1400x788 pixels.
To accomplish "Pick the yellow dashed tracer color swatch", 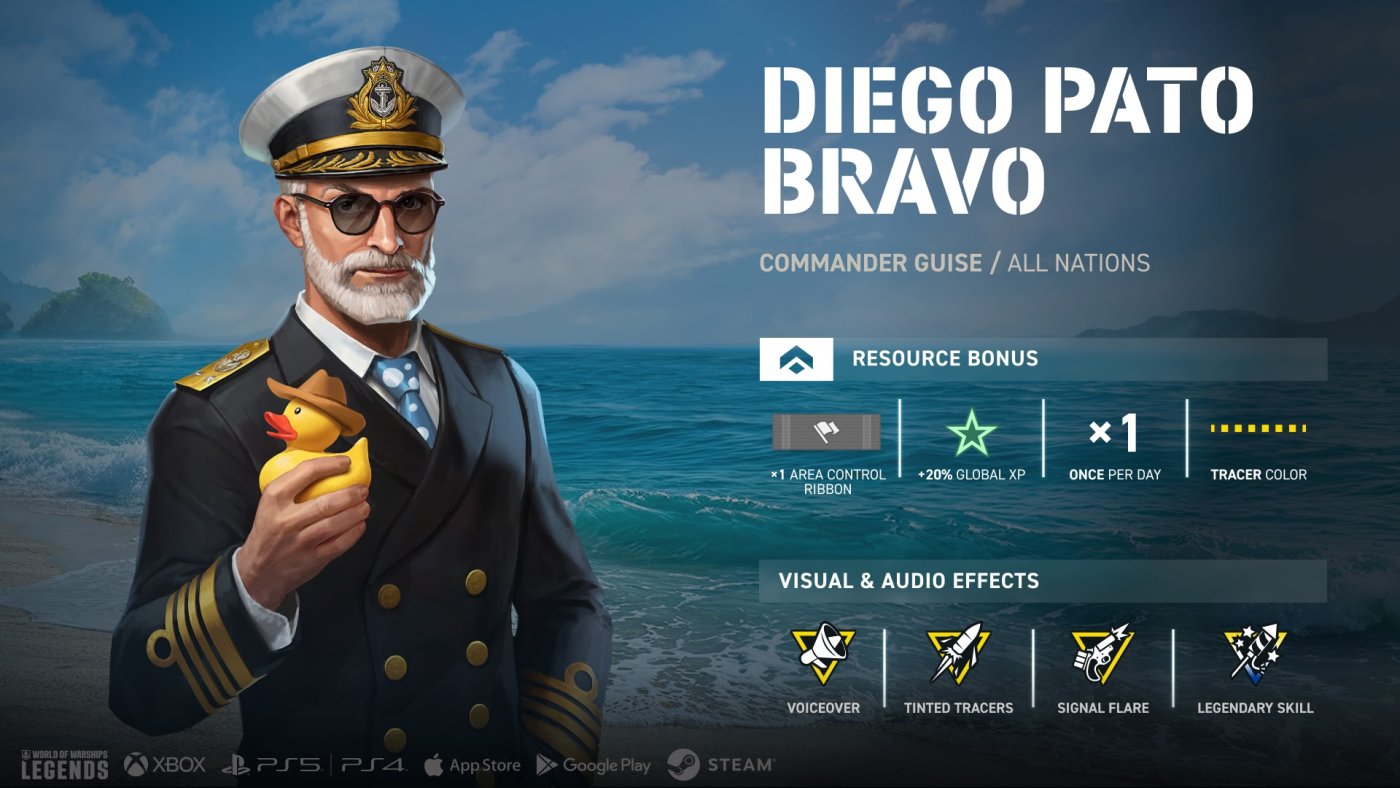I will pos(1258,429).
